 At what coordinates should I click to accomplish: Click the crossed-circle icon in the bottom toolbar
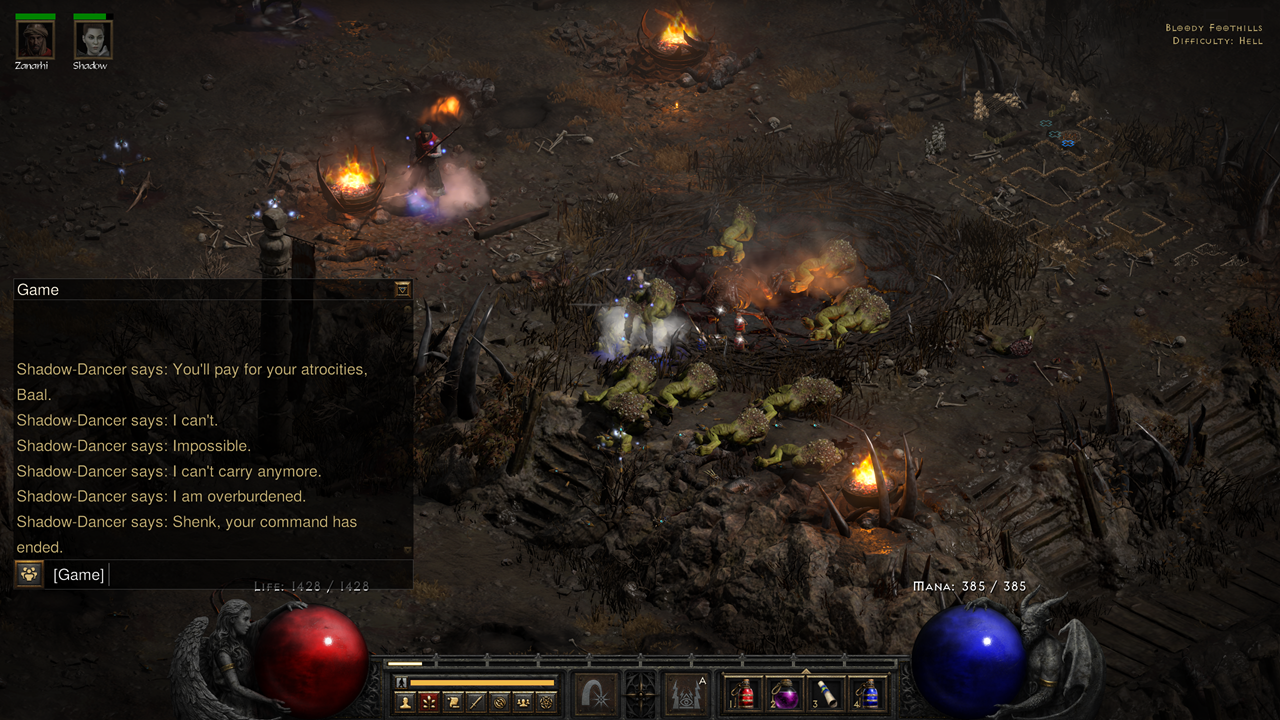500,700
